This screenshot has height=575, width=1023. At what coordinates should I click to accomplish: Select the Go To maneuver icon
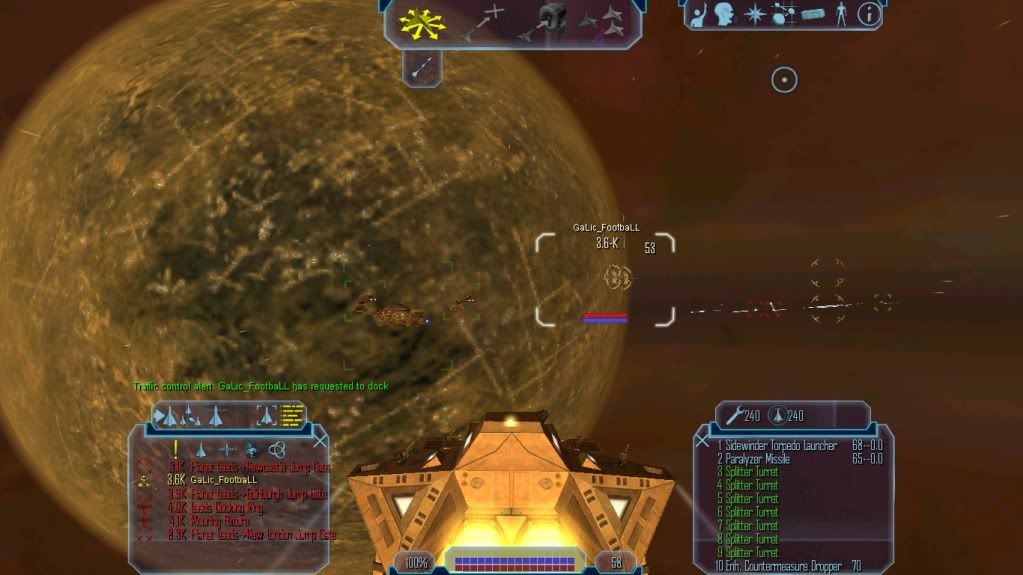pyautogui.click(x=483, y=22)
